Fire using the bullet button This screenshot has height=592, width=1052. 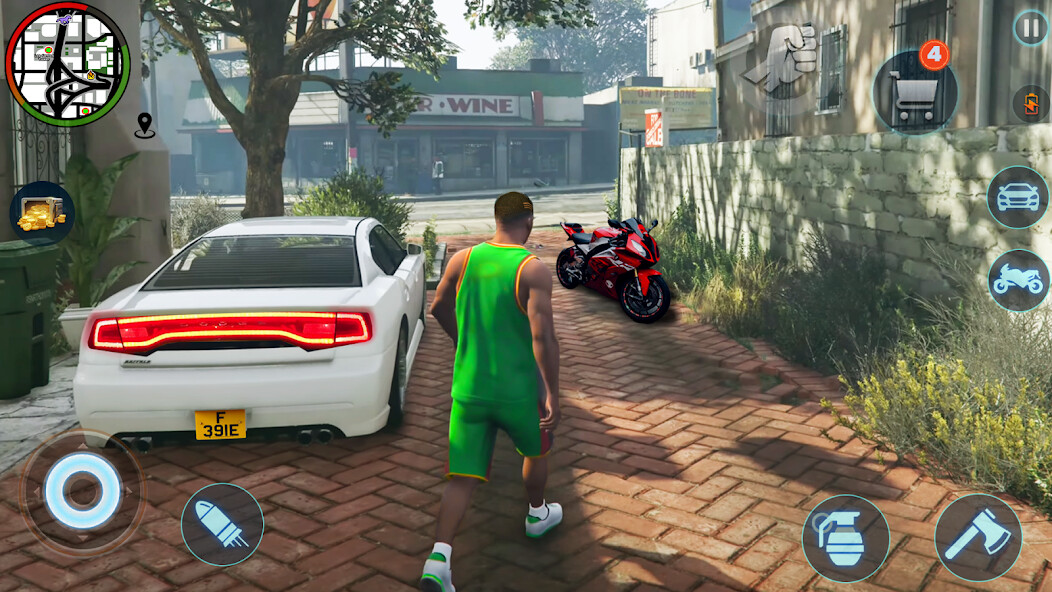click(222, 525)
